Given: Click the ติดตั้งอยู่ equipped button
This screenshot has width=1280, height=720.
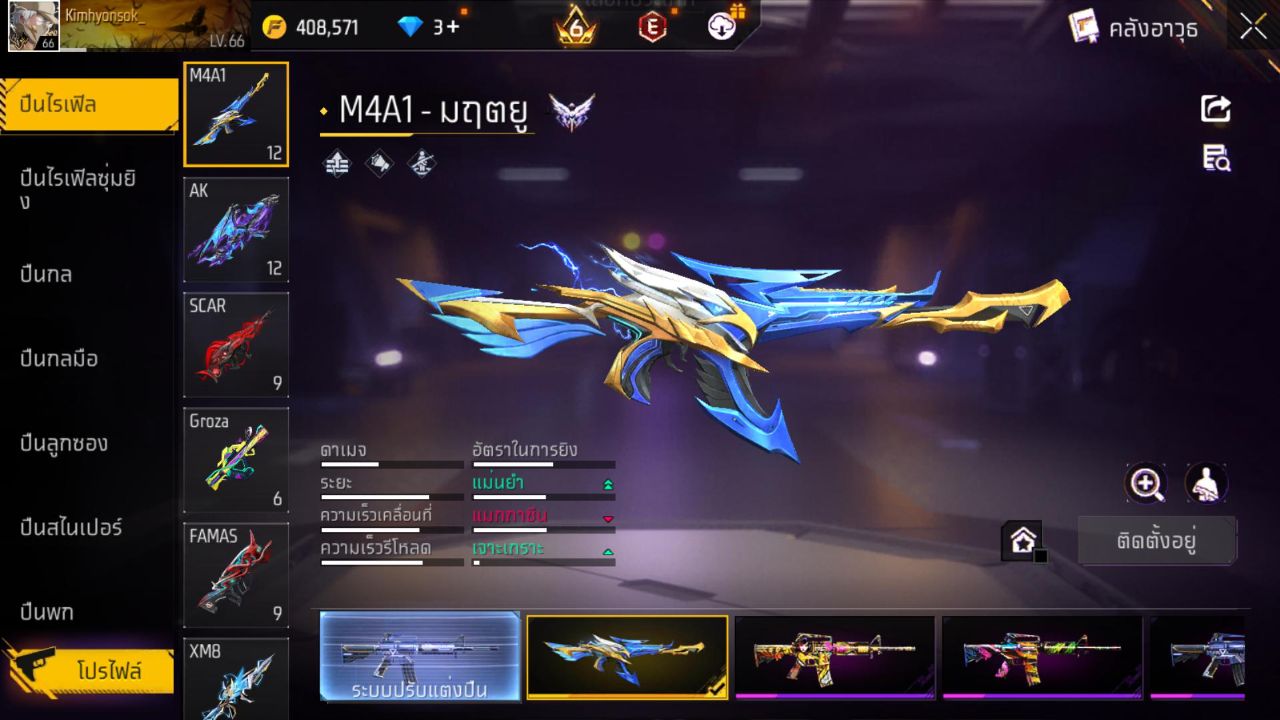Looking at the screenshot, I should 1157,541.
